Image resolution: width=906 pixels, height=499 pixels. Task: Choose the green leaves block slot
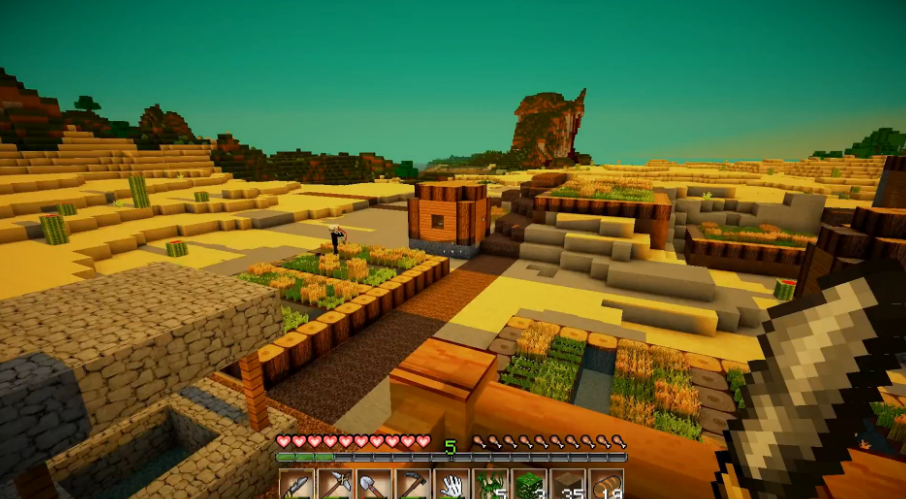pyautogui.click(x=530, y=485)
